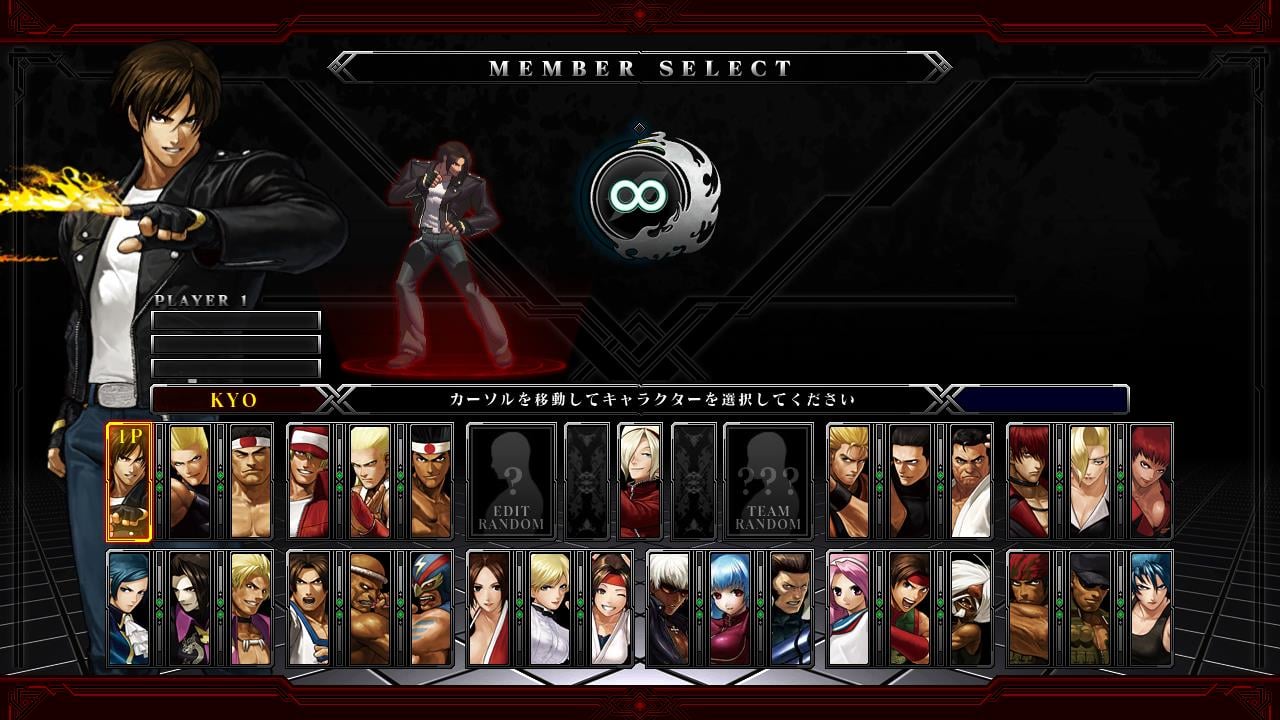Screen dimensions: 1280x720
Task: Select Joe Higashi with rising-sun headband
Action: tap(431, 481)
